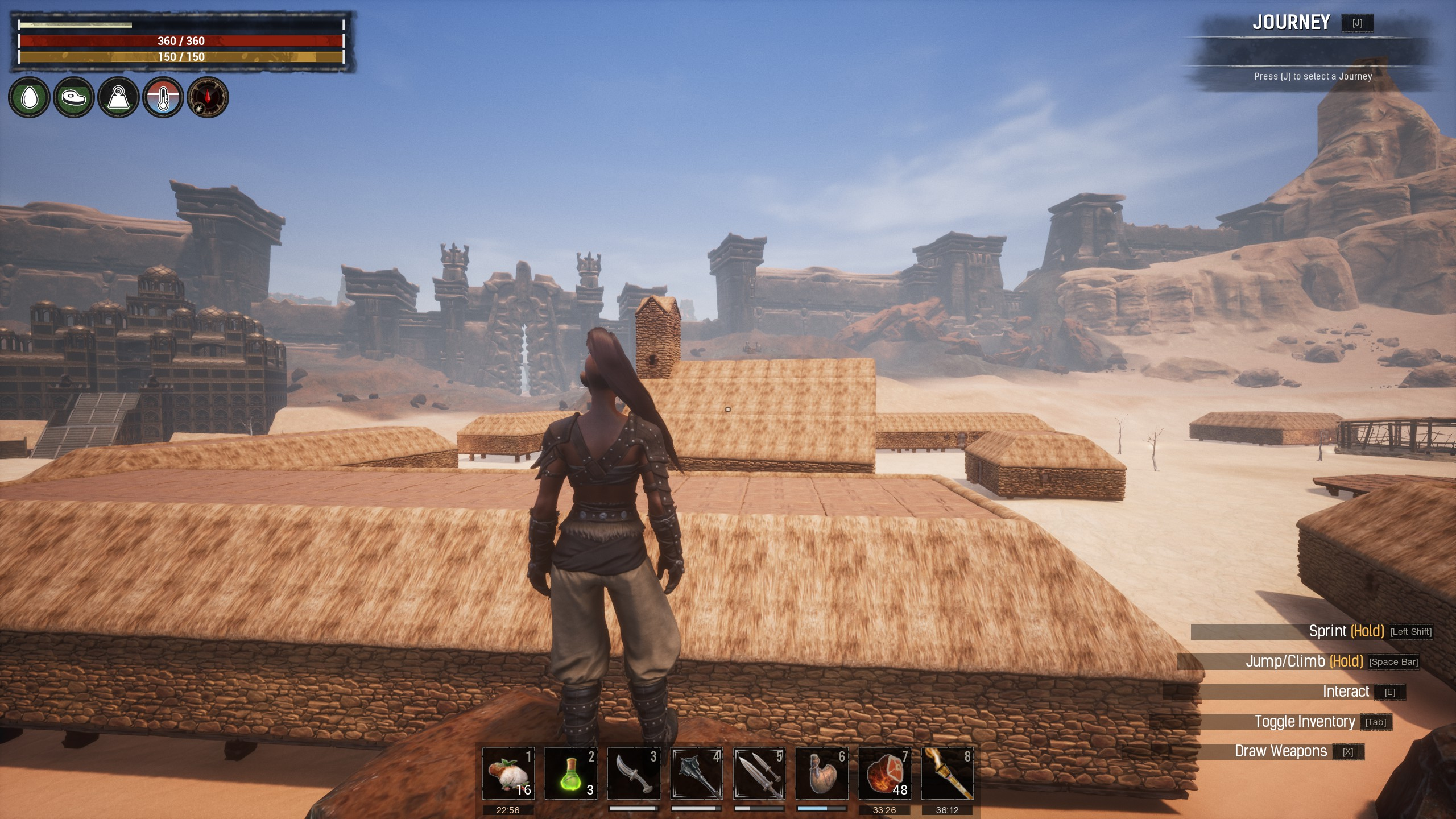This screenshot has width=1456, height=819.
Task: Open the Journey tracker panel
Action: [1291, 23]
